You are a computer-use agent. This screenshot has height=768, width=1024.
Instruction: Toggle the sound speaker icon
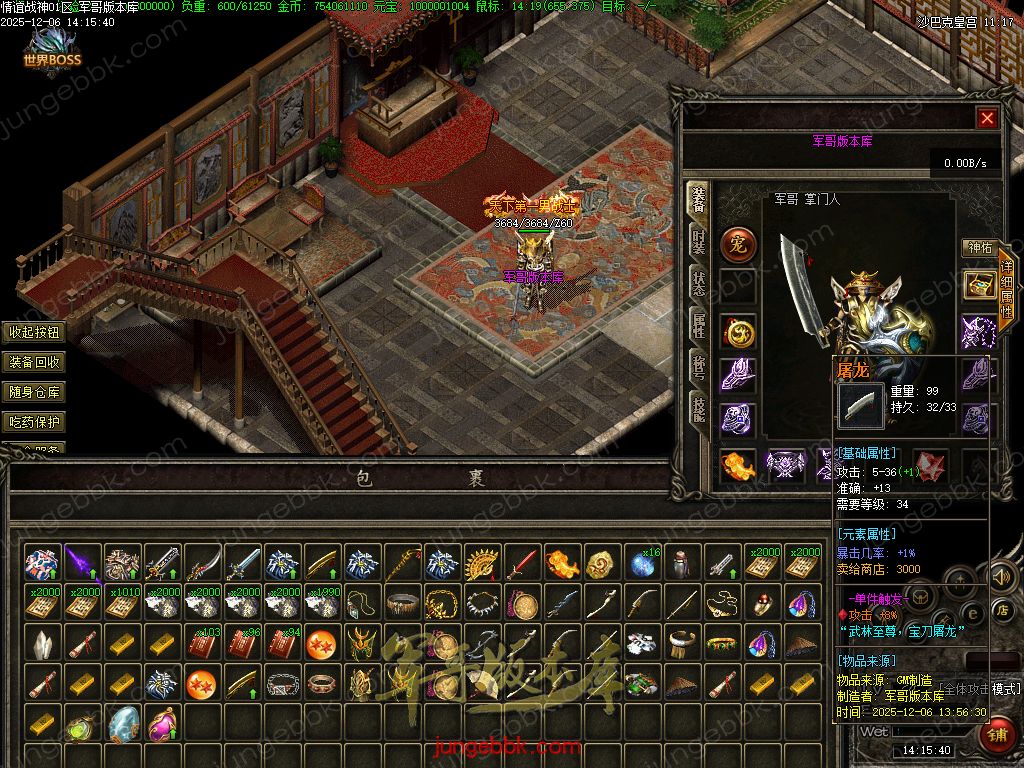[999, 575]
